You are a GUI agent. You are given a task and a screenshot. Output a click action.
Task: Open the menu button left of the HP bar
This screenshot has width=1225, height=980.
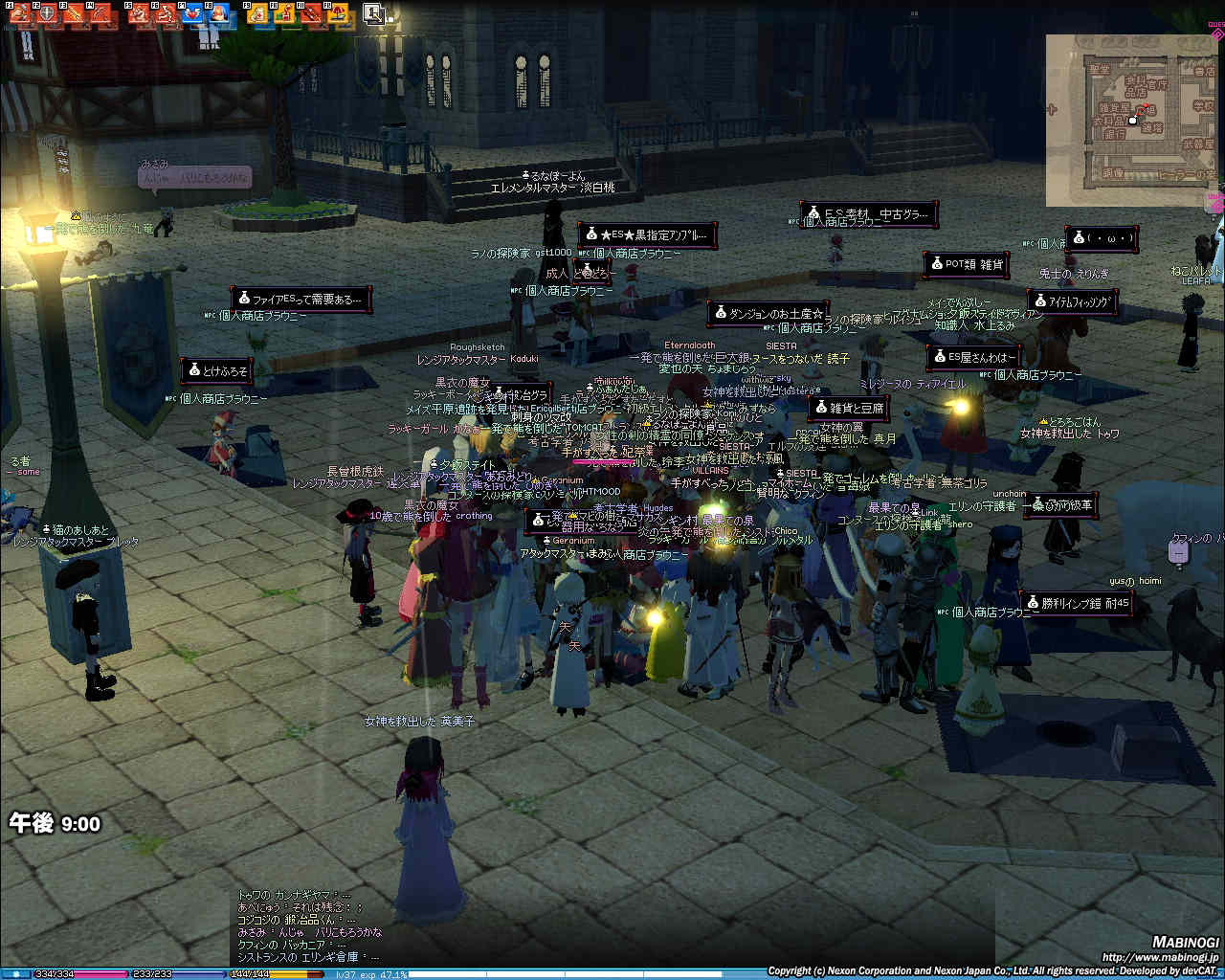pyautogui.click(x=16, y=974)
